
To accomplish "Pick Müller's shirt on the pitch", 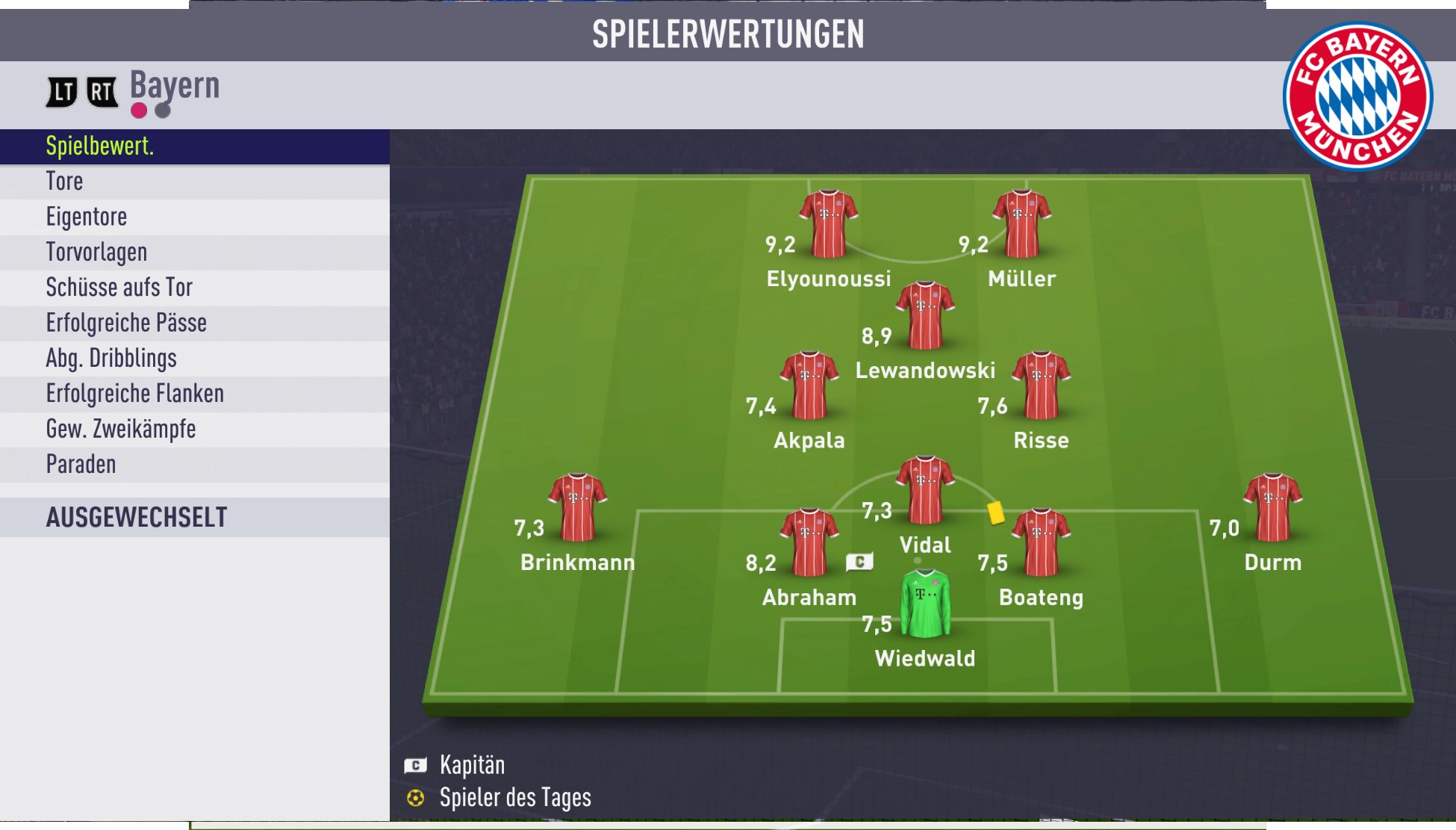I will click(1021, 223).
